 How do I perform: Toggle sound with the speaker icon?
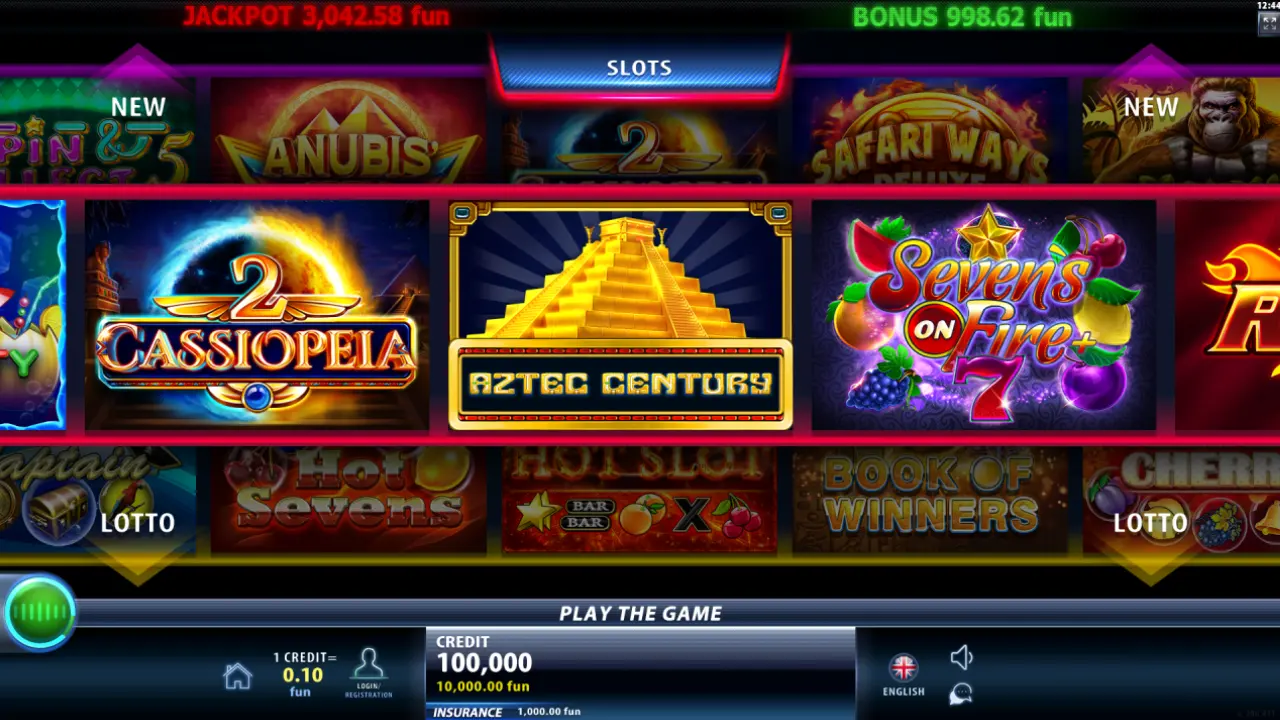(x=961, y=657)
